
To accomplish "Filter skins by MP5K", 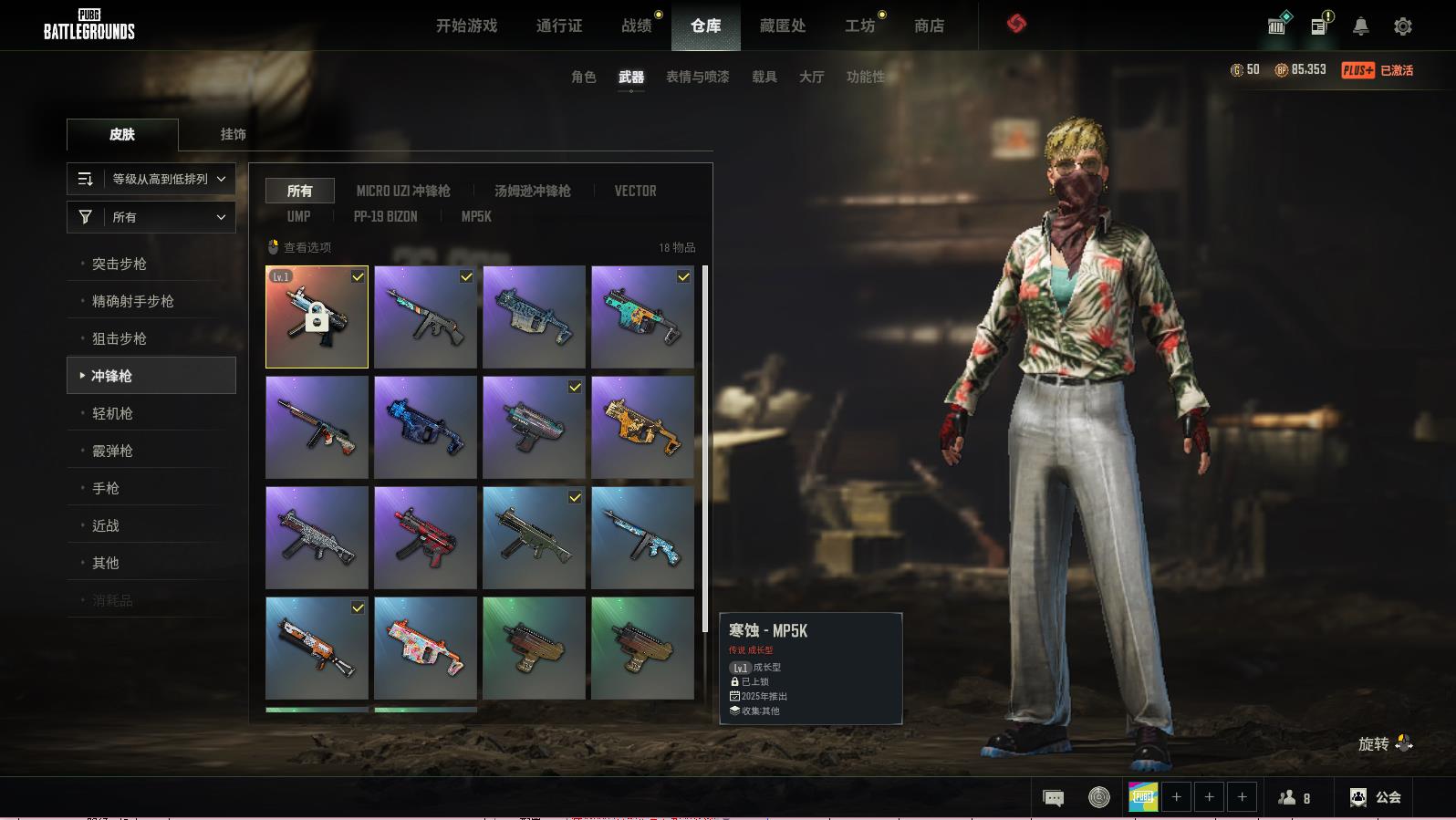I will point(476,216).
